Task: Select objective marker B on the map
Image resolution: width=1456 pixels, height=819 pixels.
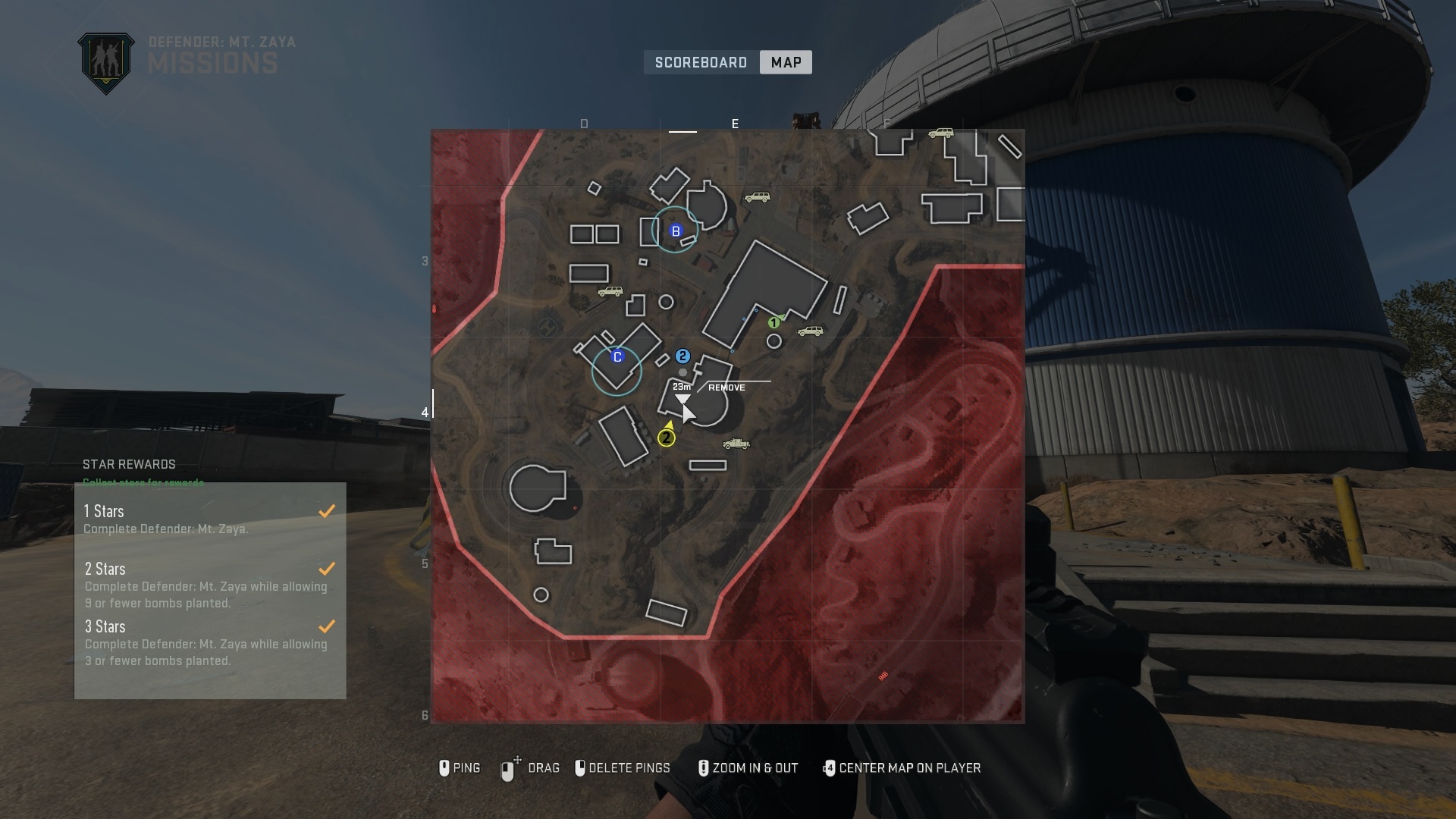Action: 676,231
